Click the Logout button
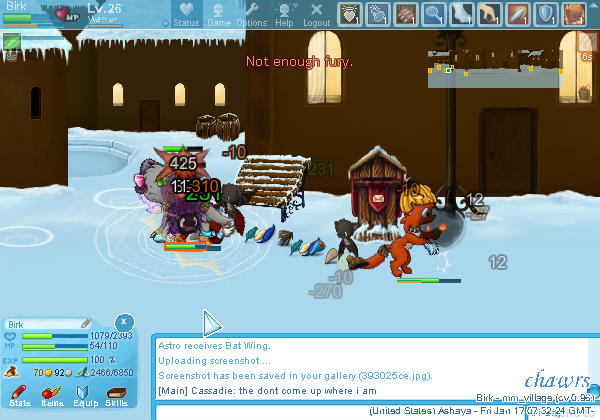The height and width of the screenshot is (420, 600). pyautogui.click(x=316, y=15)
